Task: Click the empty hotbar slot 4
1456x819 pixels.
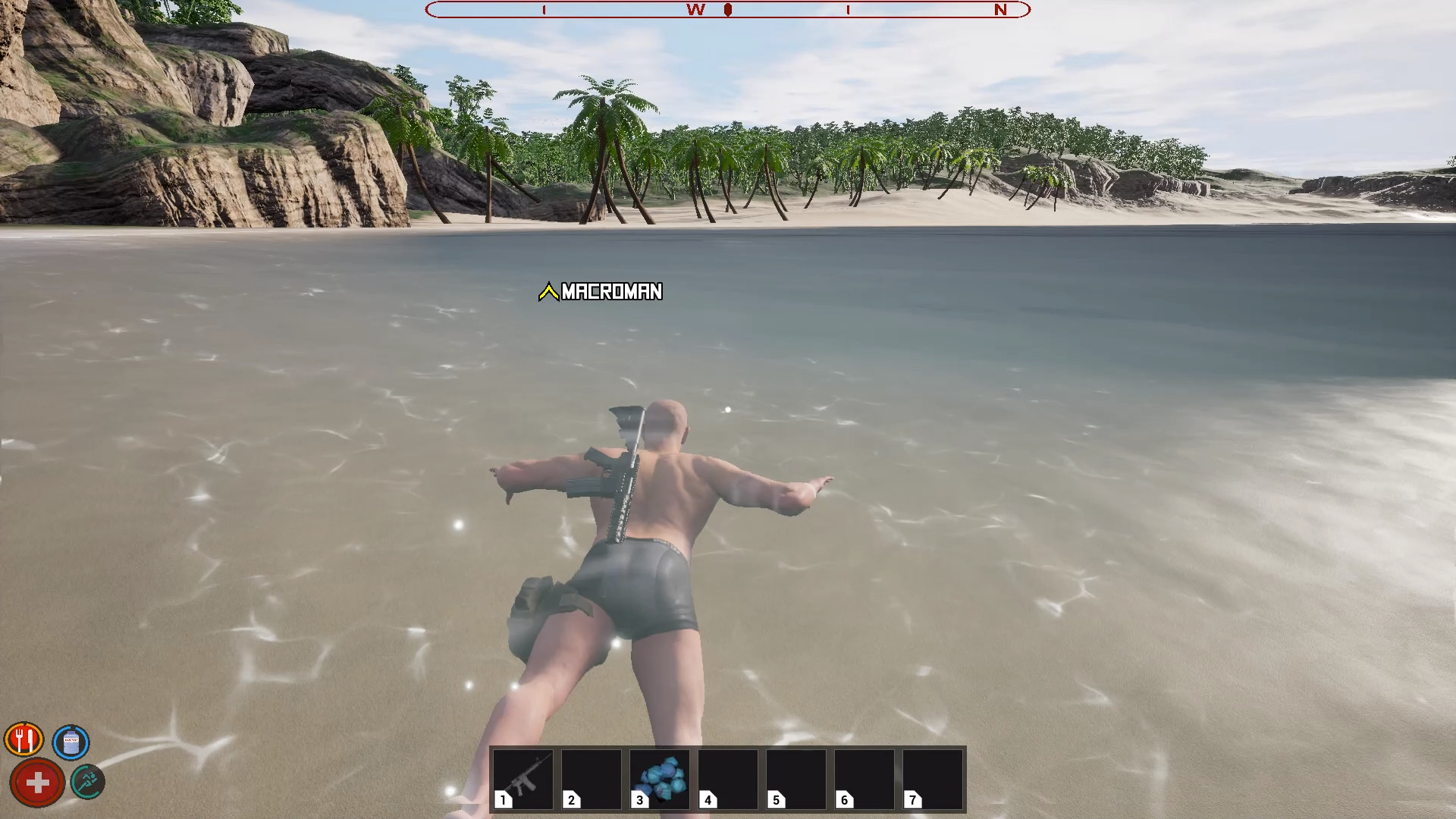Action: 728,779
